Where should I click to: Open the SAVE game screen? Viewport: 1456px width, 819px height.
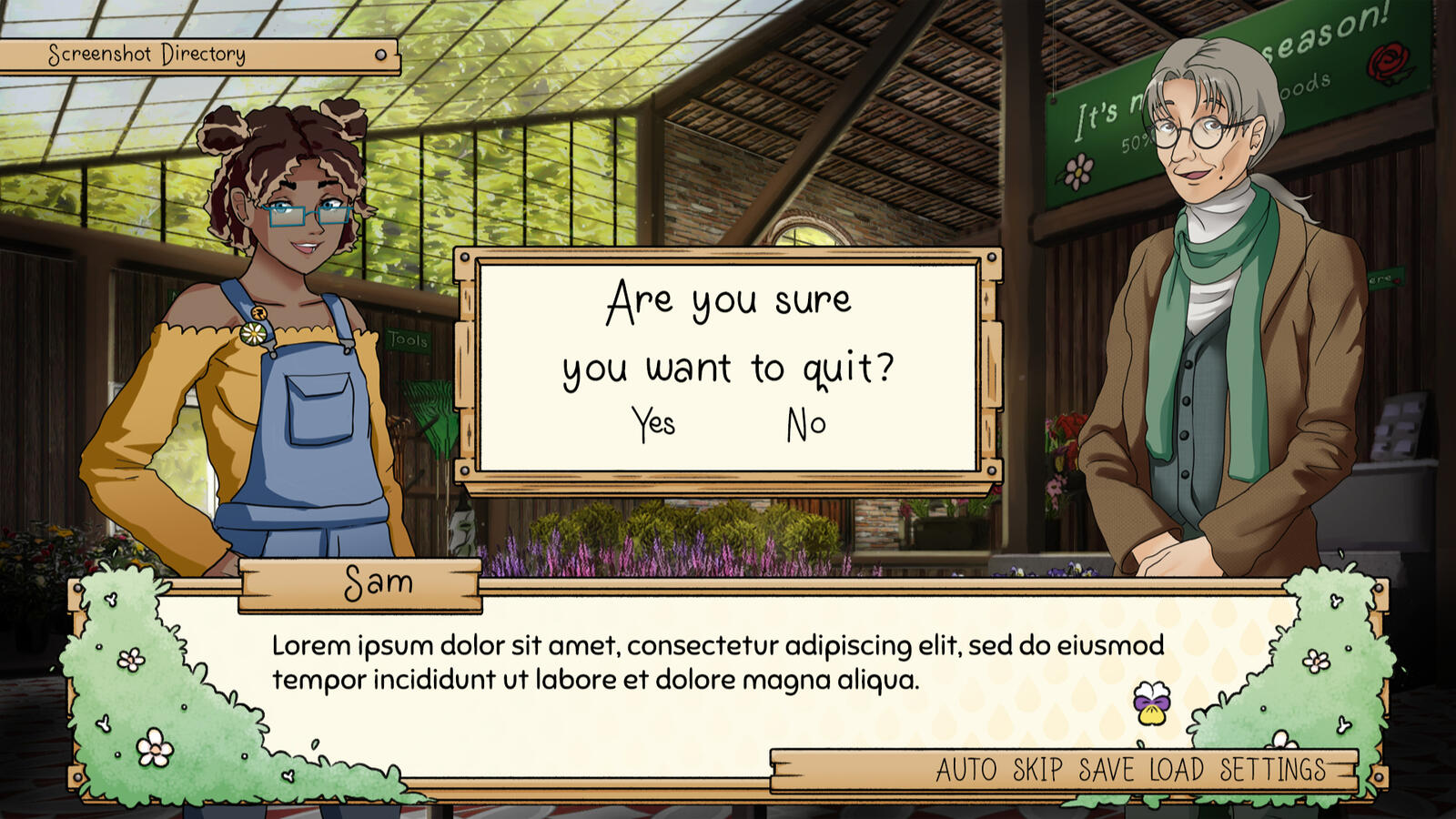[x=1106, y=770]
